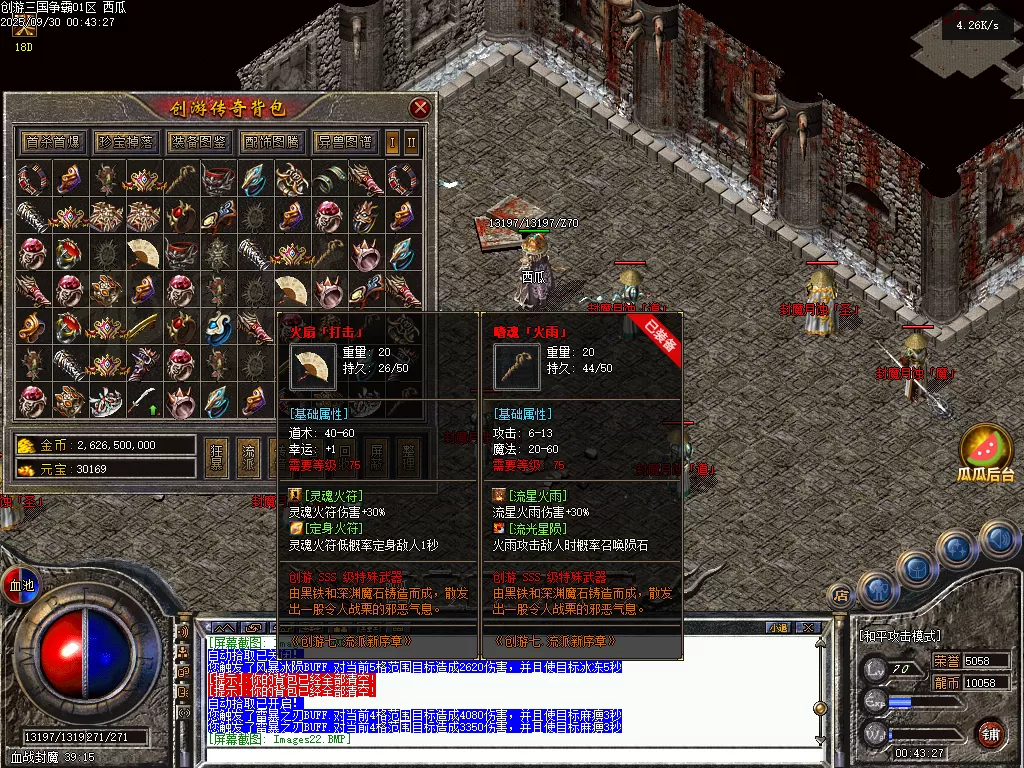Image resolution: width=1024 pixels, height=768 pixels.
Task: Open the 流派 button in the bag
Action: pos(248,455)
